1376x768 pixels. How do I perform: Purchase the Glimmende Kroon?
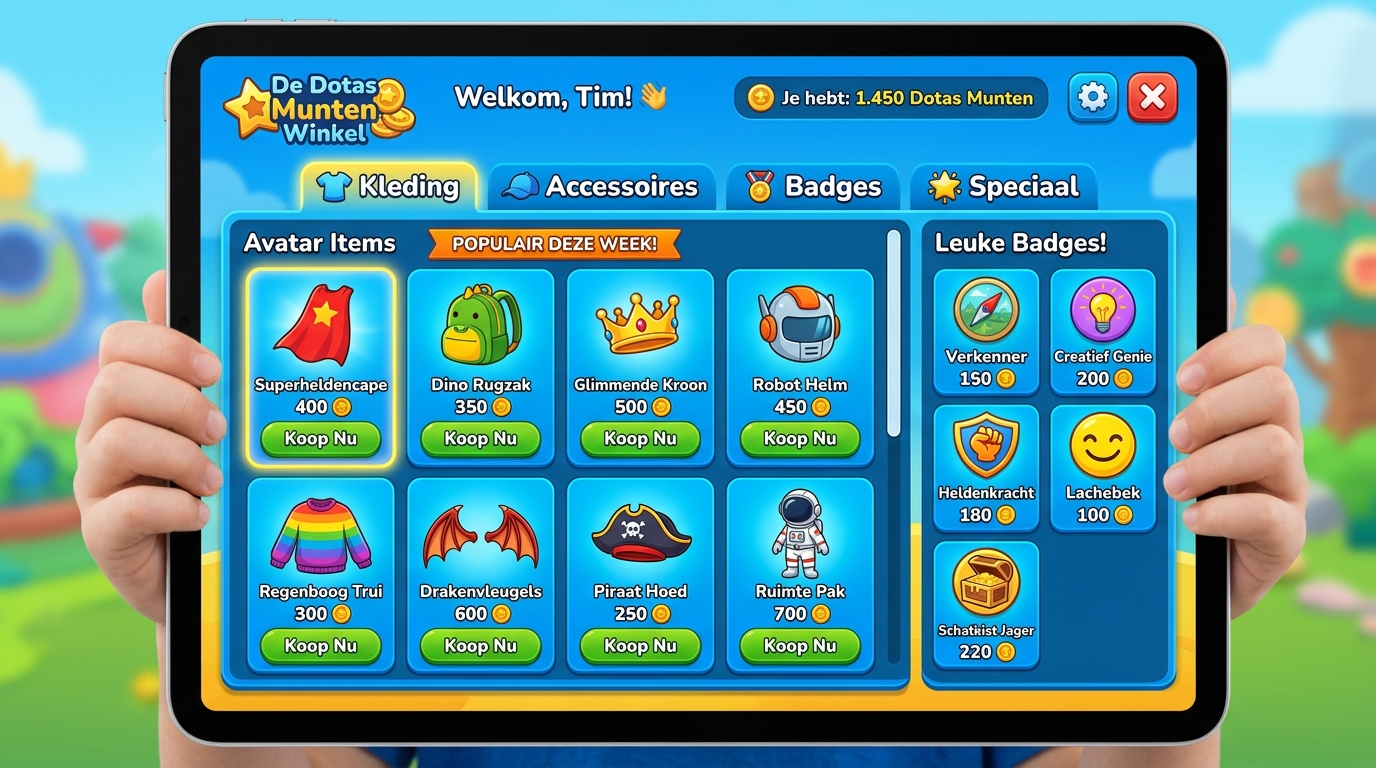click(x=640, y=439)
